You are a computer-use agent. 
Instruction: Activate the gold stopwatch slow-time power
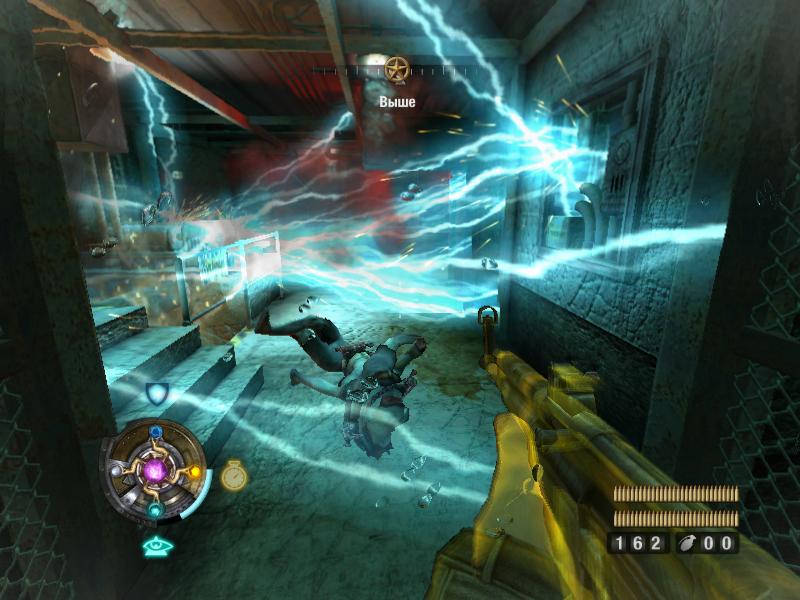pyautogui.click(x=234, y=475)
